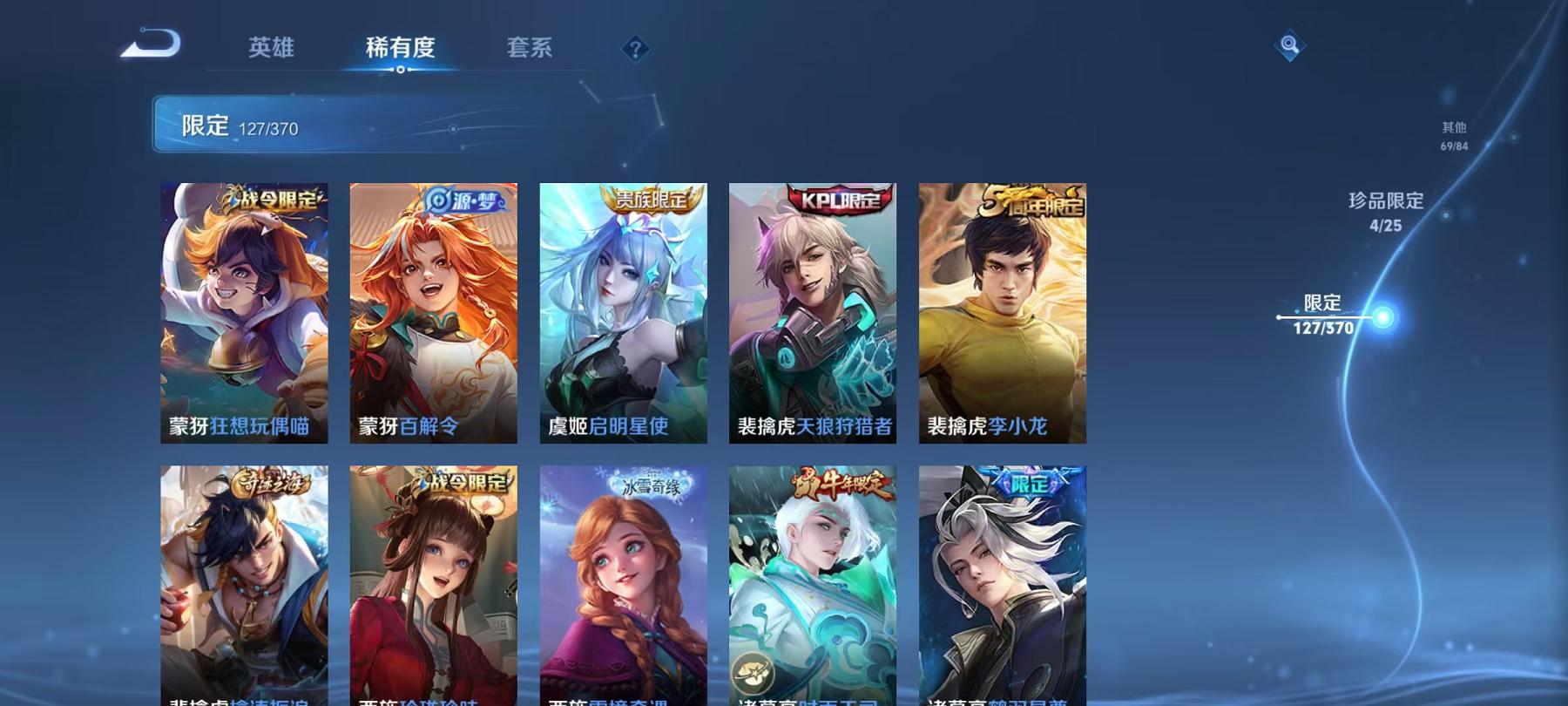
Task: Click the question mark help icon near tabs
Action: (x=635, y=48)
